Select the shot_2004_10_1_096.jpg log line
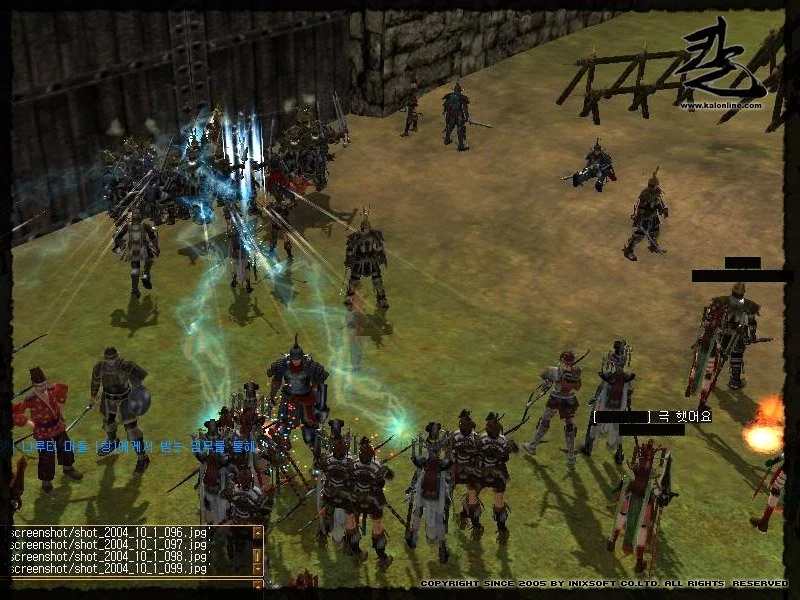This screenshot has width=800, height=600. (x=108, y=533)
